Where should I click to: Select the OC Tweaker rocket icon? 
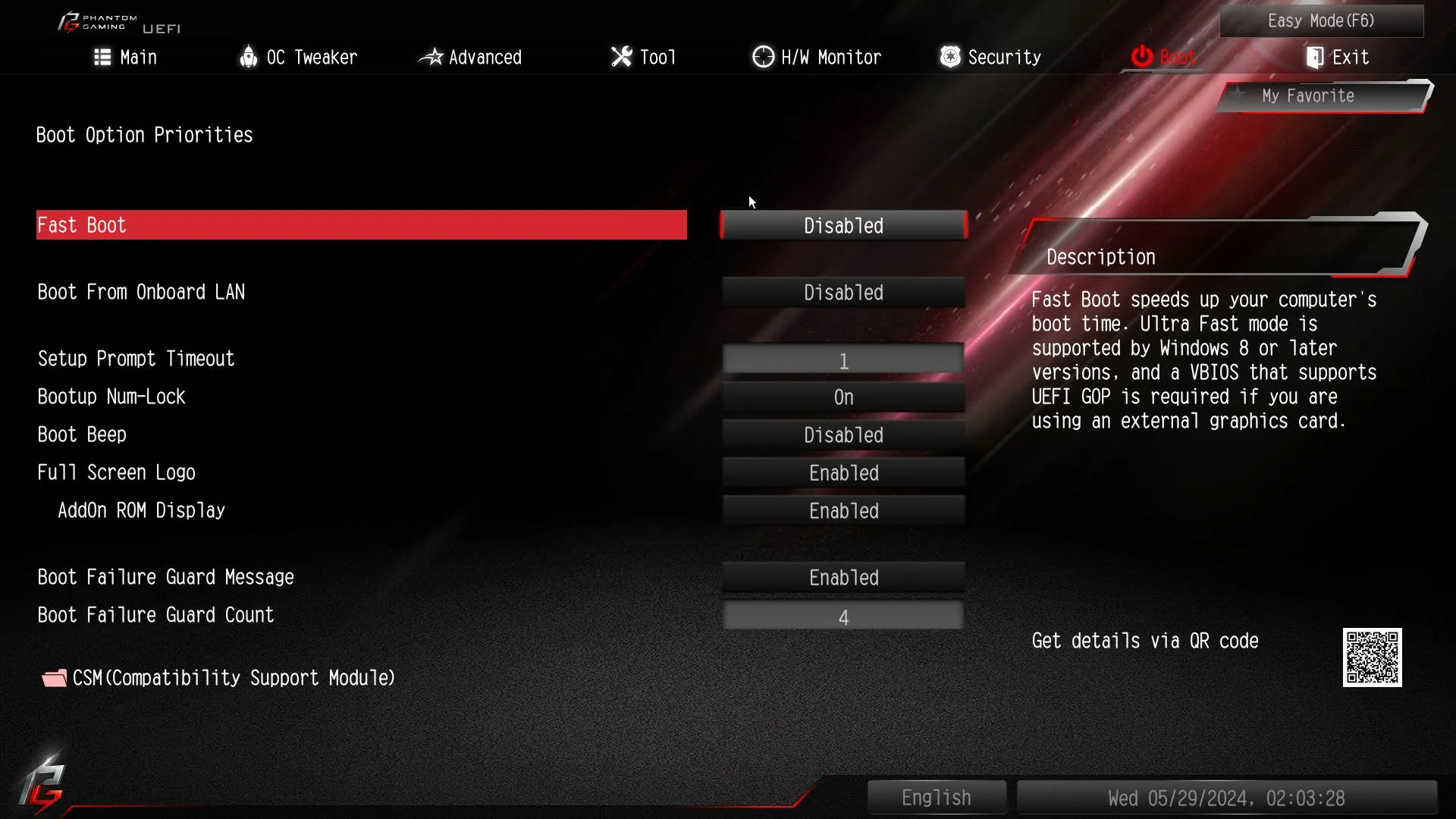pyautogui.click(x=250, y=56)
